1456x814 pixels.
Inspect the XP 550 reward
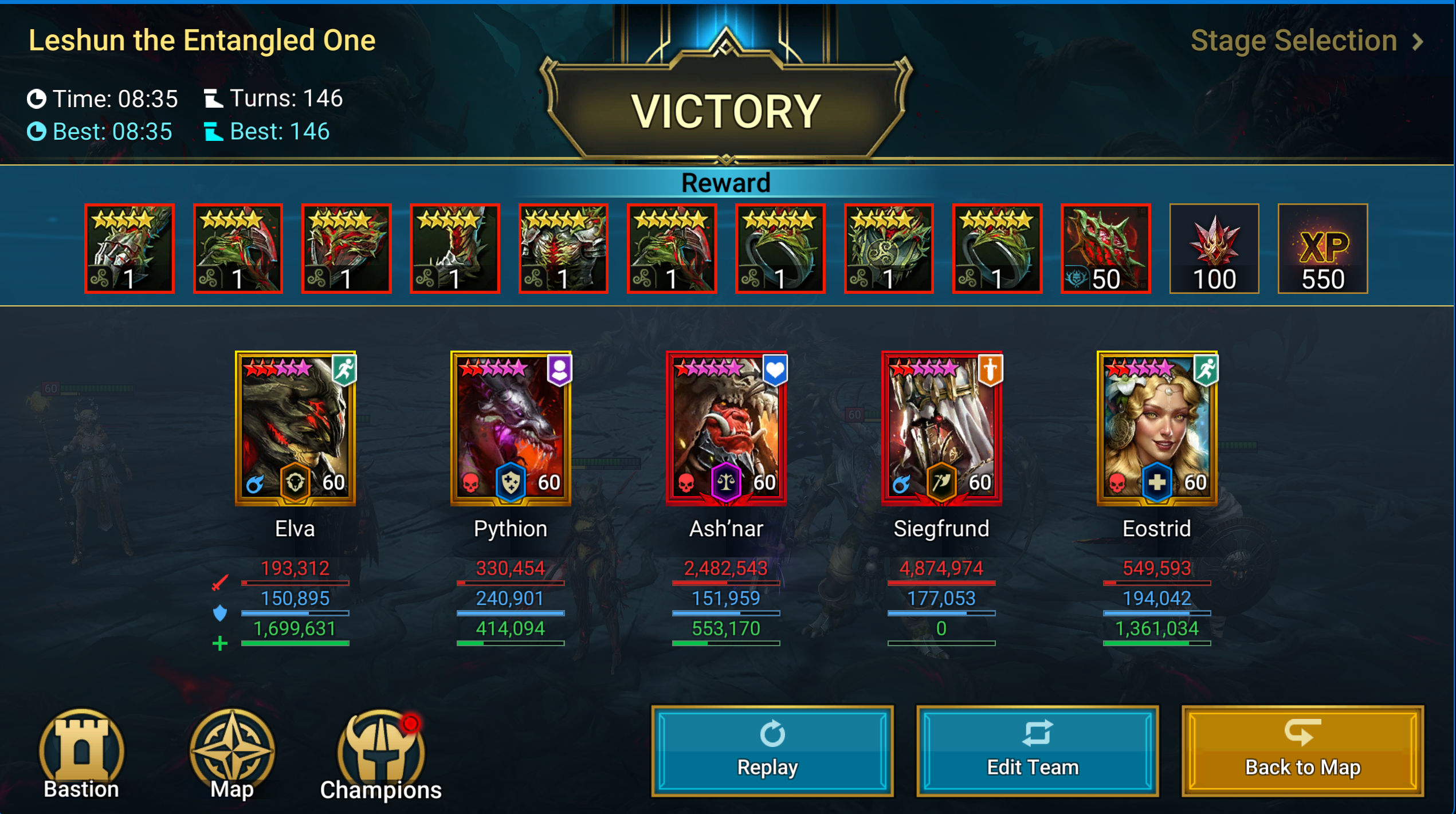(x=1322, y=249)
